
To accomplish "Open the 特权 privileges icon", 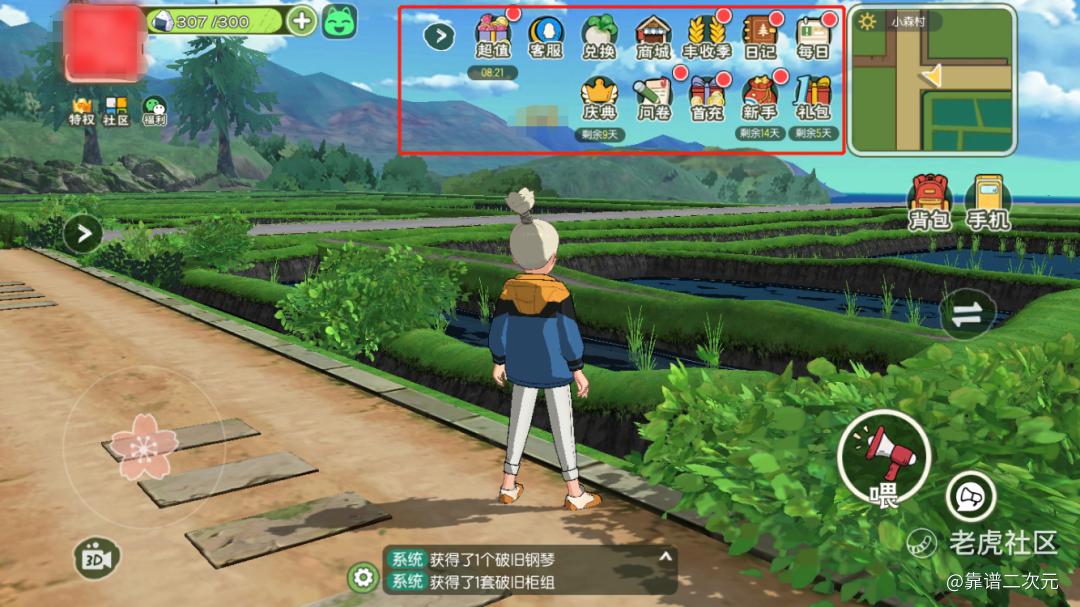I will click(81, 111).
